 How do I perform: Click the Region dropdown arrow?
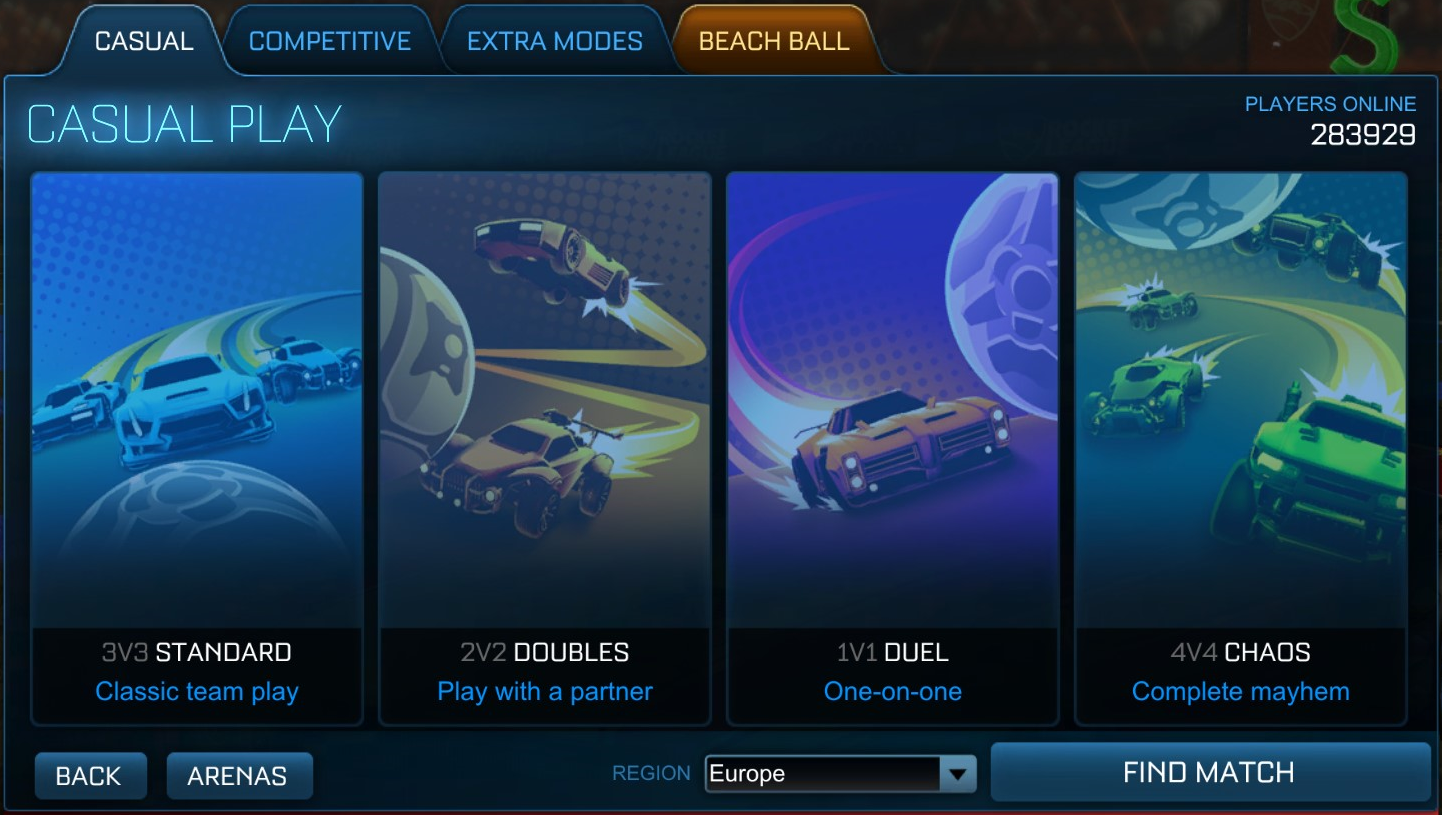(959, 772)
